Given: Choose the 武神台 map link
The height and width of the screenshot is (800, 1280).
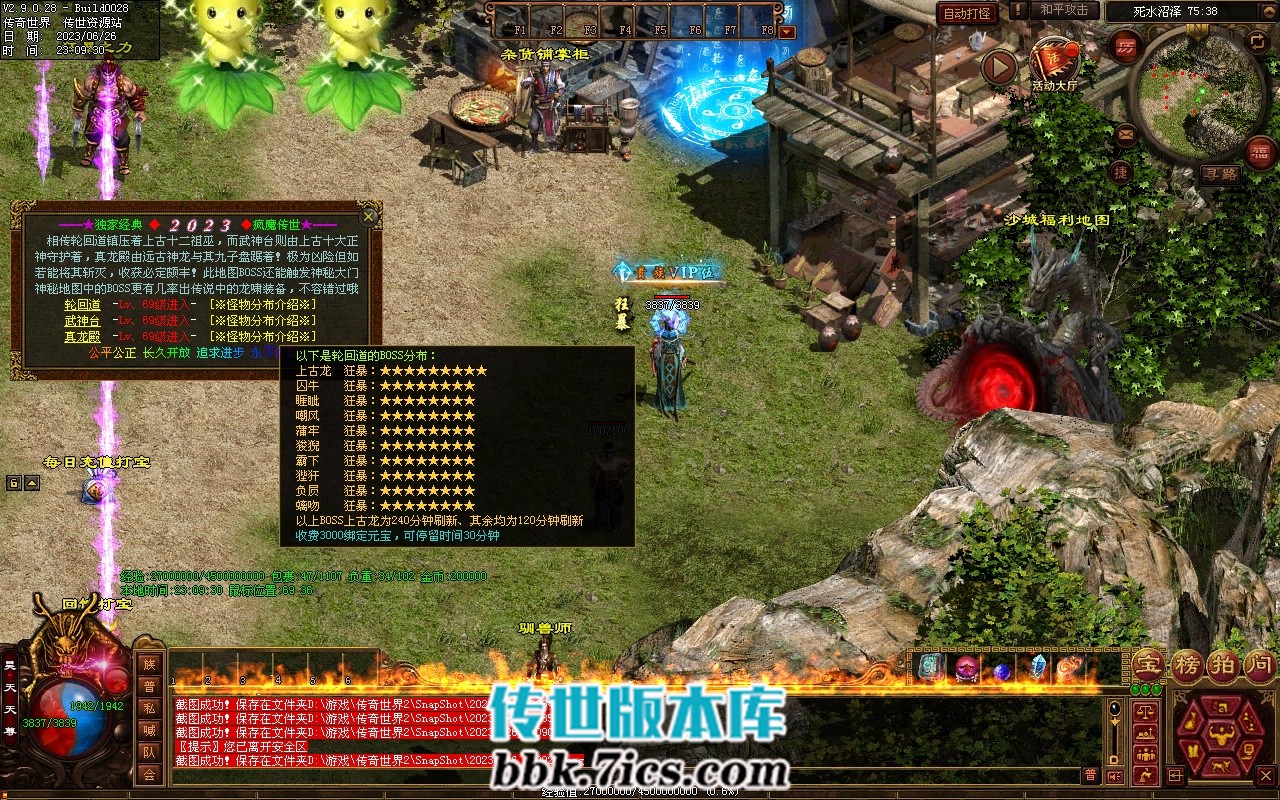Looking at the screenshot, I should point(82,320).
